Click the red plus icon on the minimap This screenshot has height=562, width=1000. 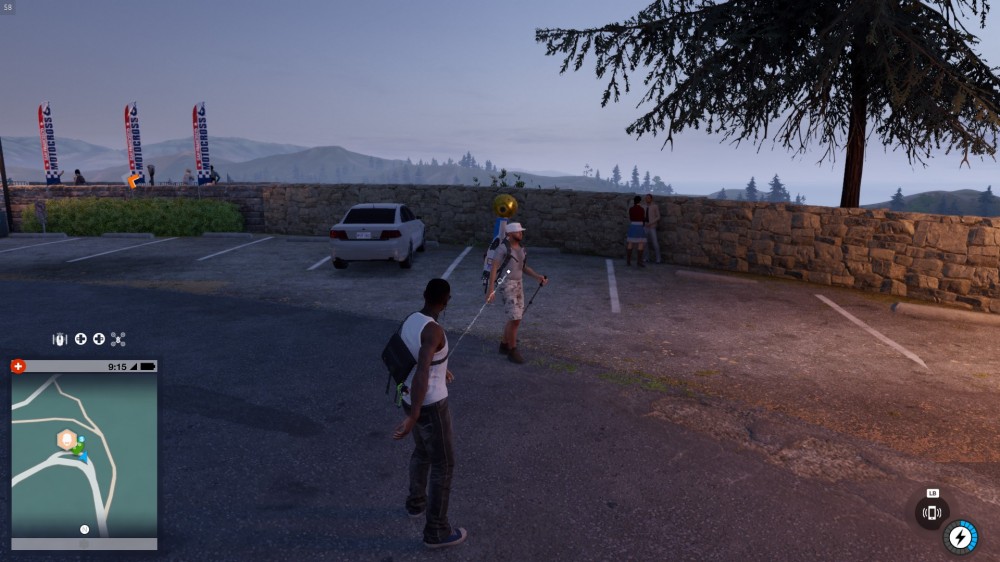point(18,366)
